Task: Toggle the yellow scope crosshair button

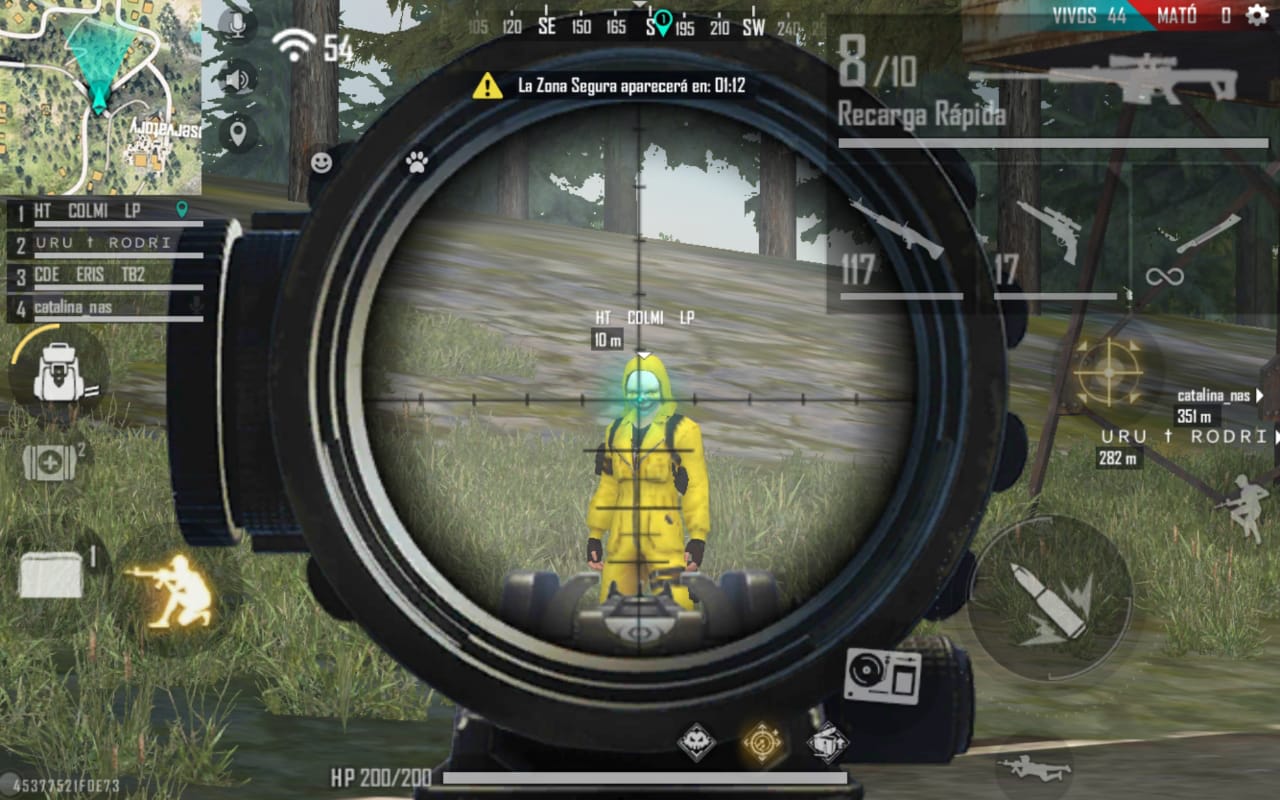Action: [x=1108, y=372]
